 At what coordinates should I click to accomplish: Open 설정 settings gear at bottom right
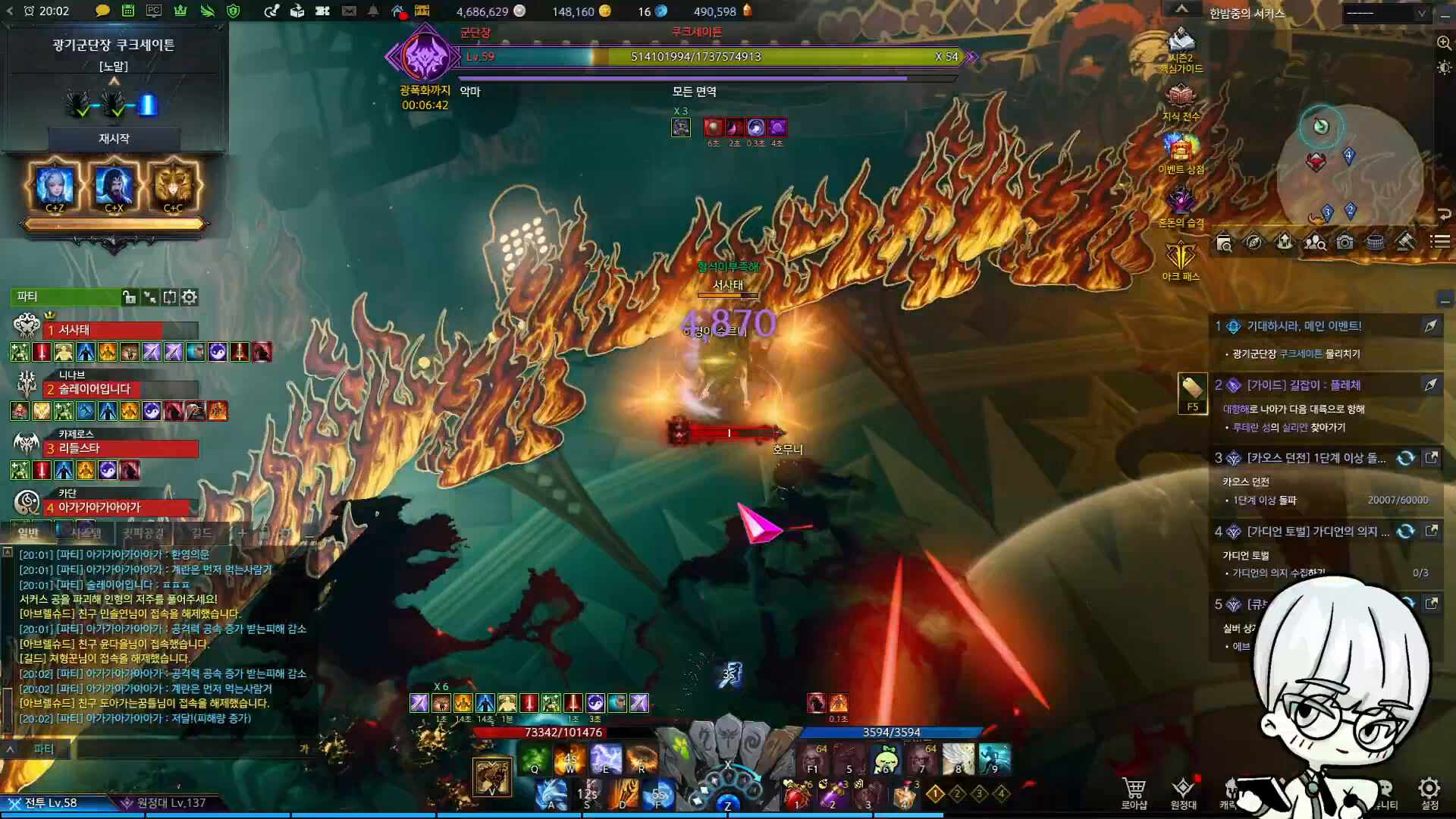click(x=1429, y=792)
